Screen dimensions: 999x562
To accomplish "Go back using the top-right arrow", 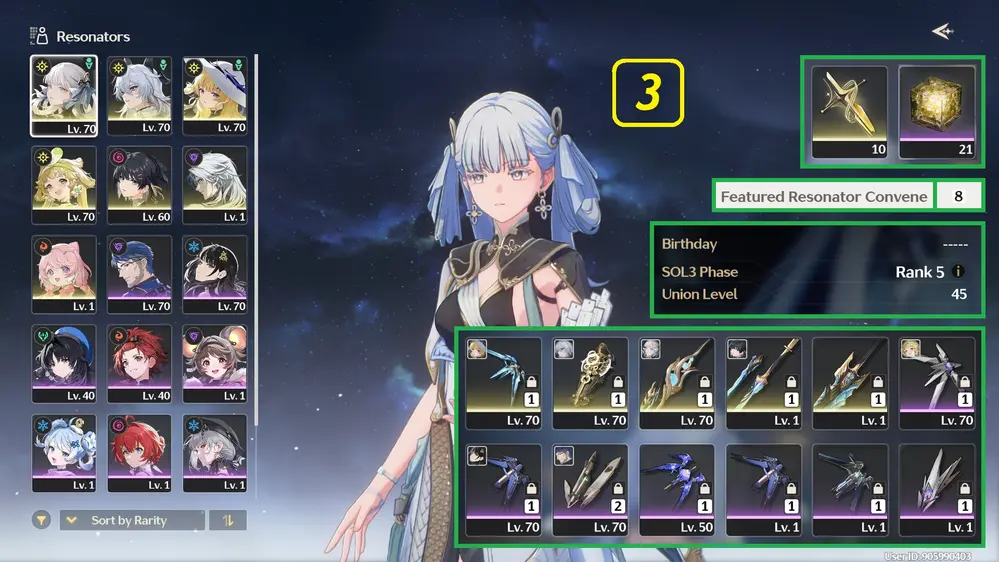I will click(x=941, y=32).
